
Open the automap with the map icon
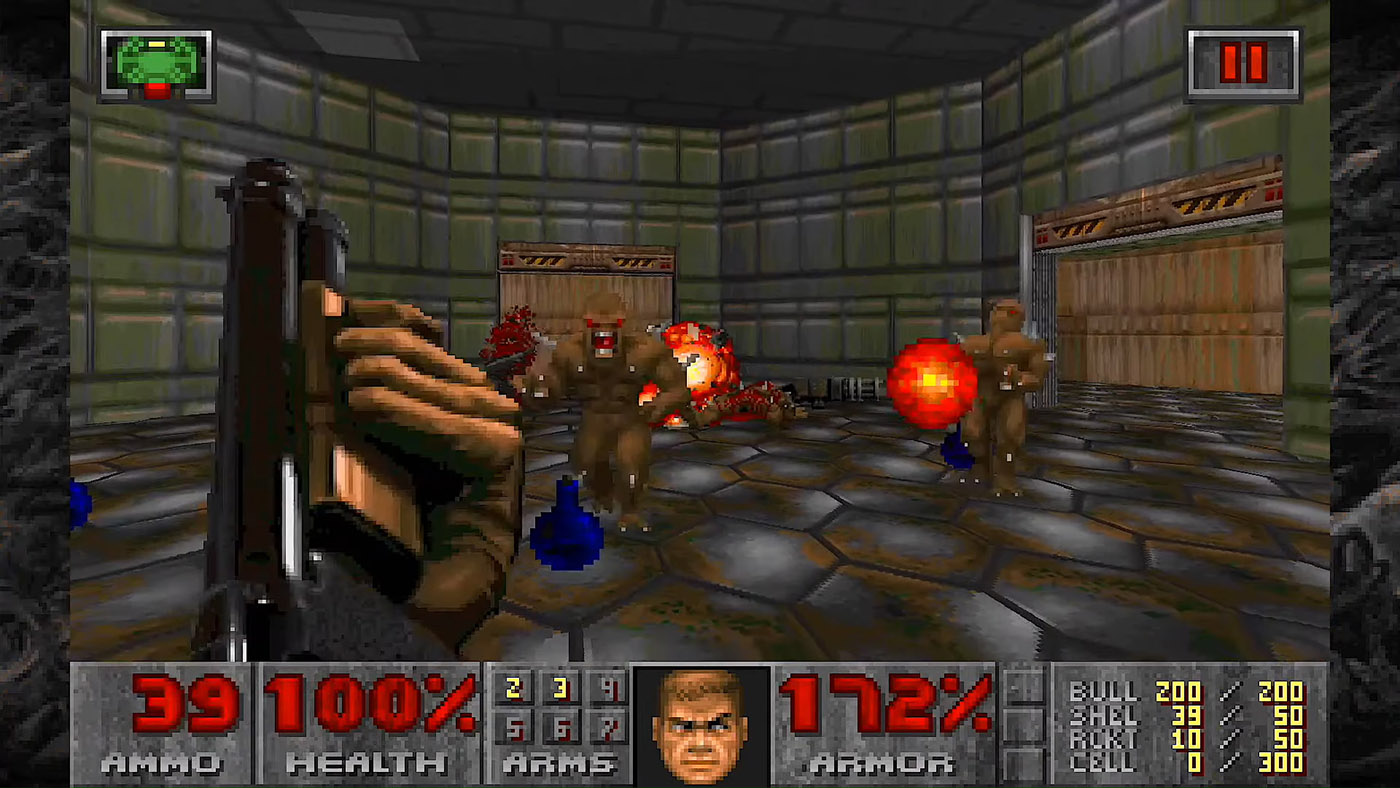coord(155,62)
